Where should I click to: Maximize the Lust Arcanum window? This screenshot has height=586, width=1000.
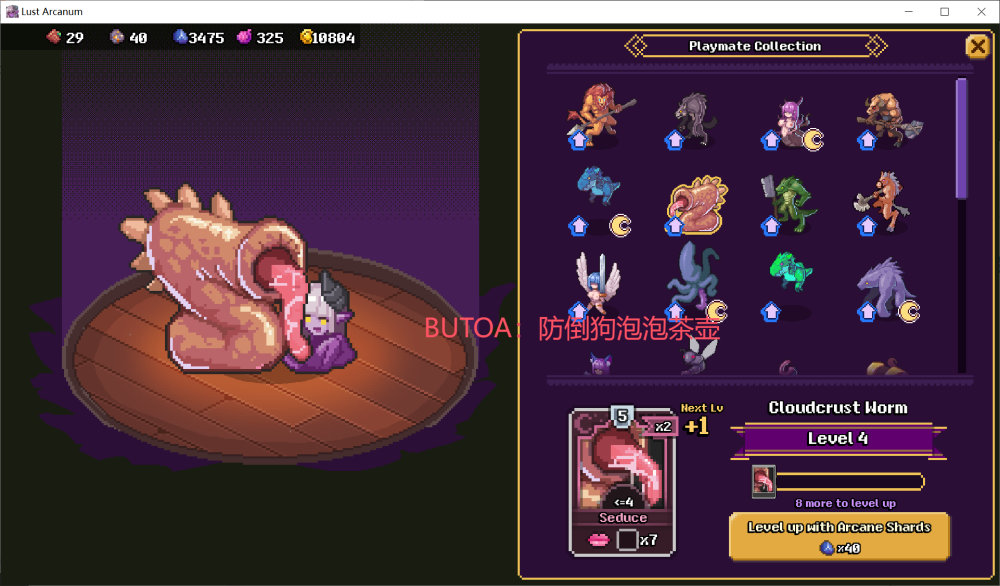tap(944, 12)
